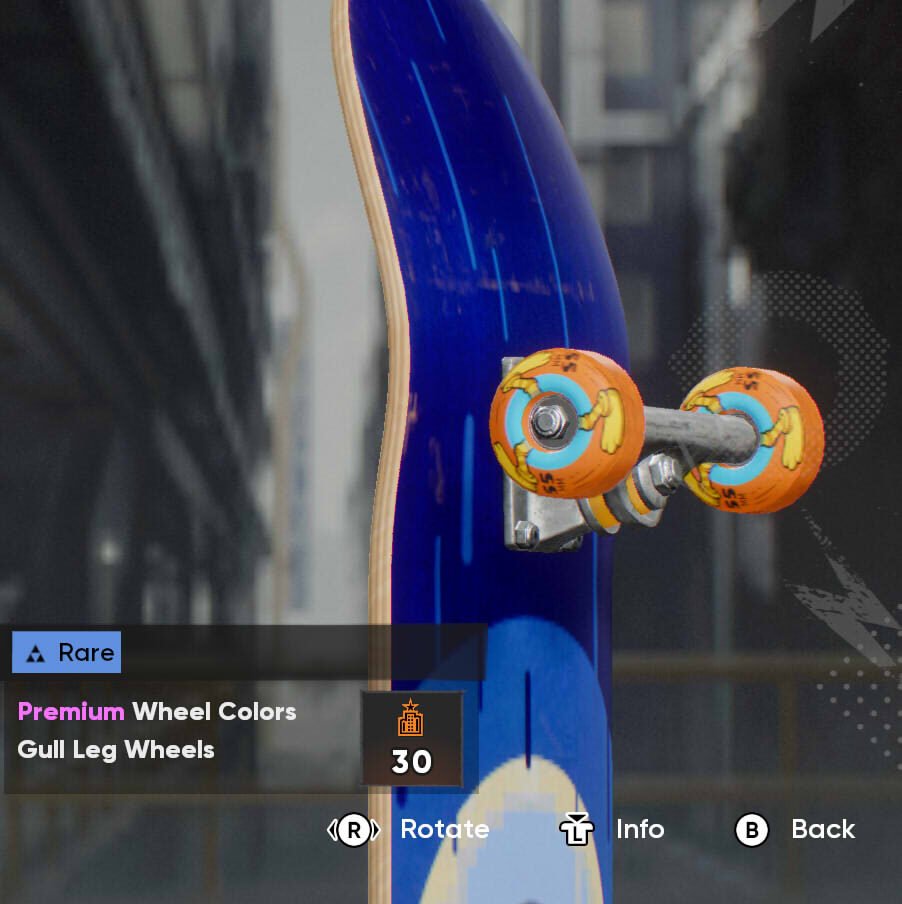This screenshot has width=902, height=904.
Task: Click the 30 currency price box
Action: click(411, 738)
